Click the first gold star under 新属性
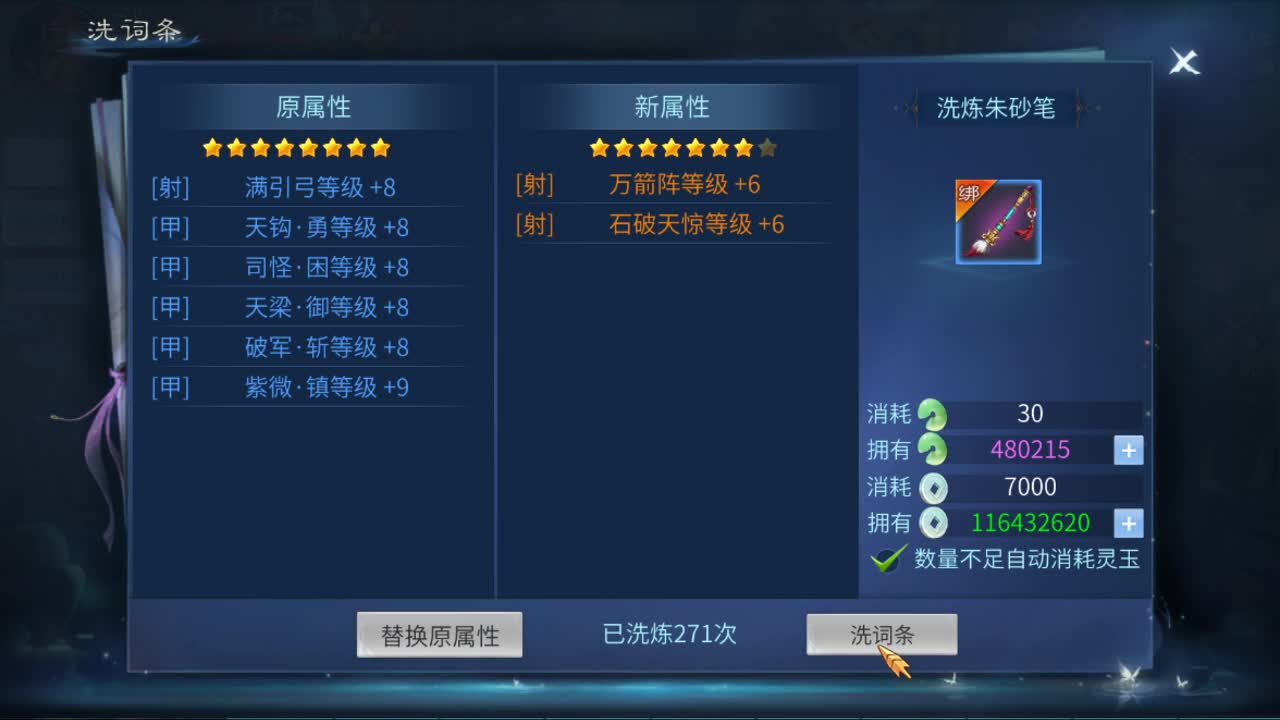 (597, 148)
